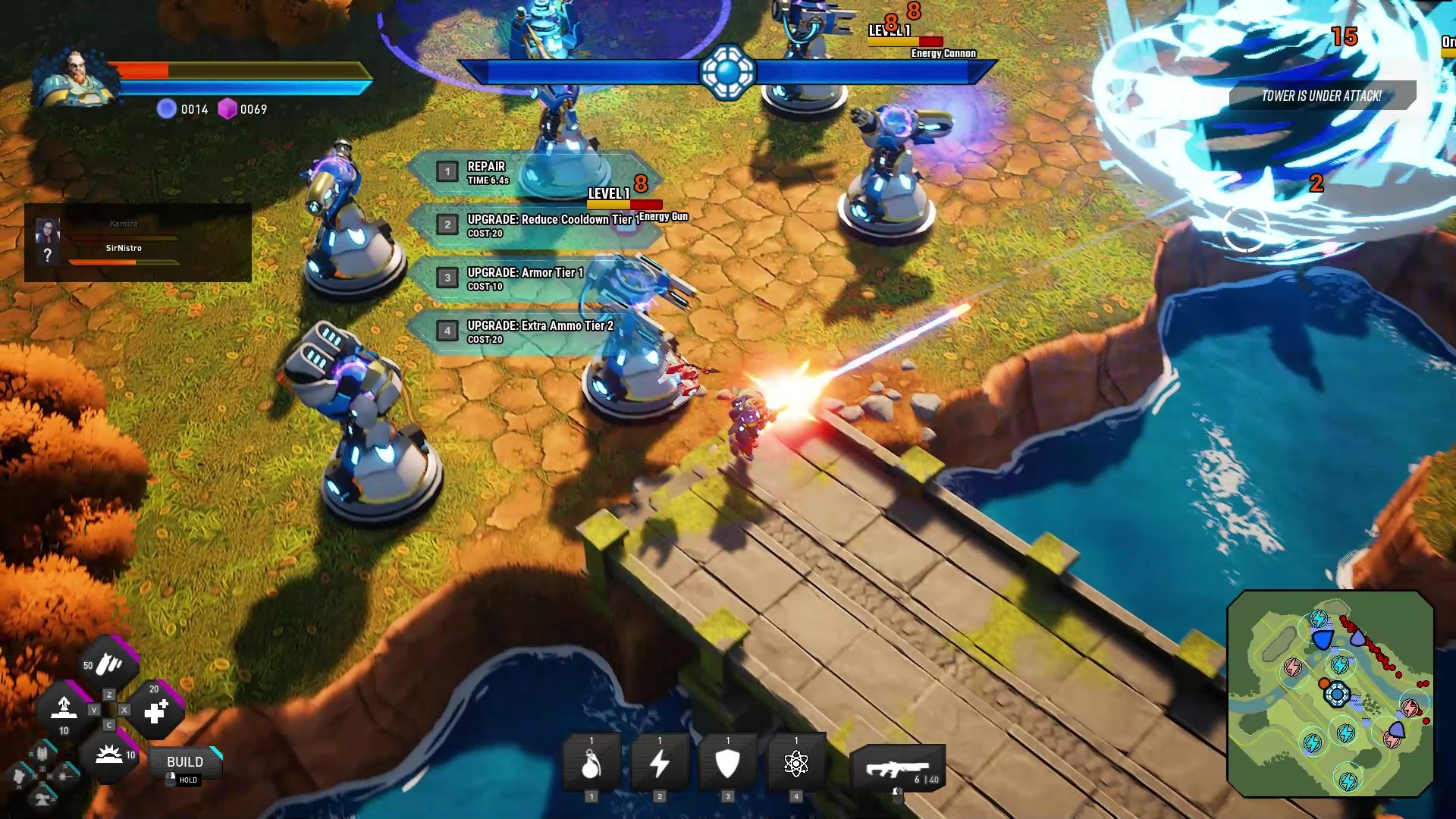
Task: Select the turret build icon
Action: (43, 798)
